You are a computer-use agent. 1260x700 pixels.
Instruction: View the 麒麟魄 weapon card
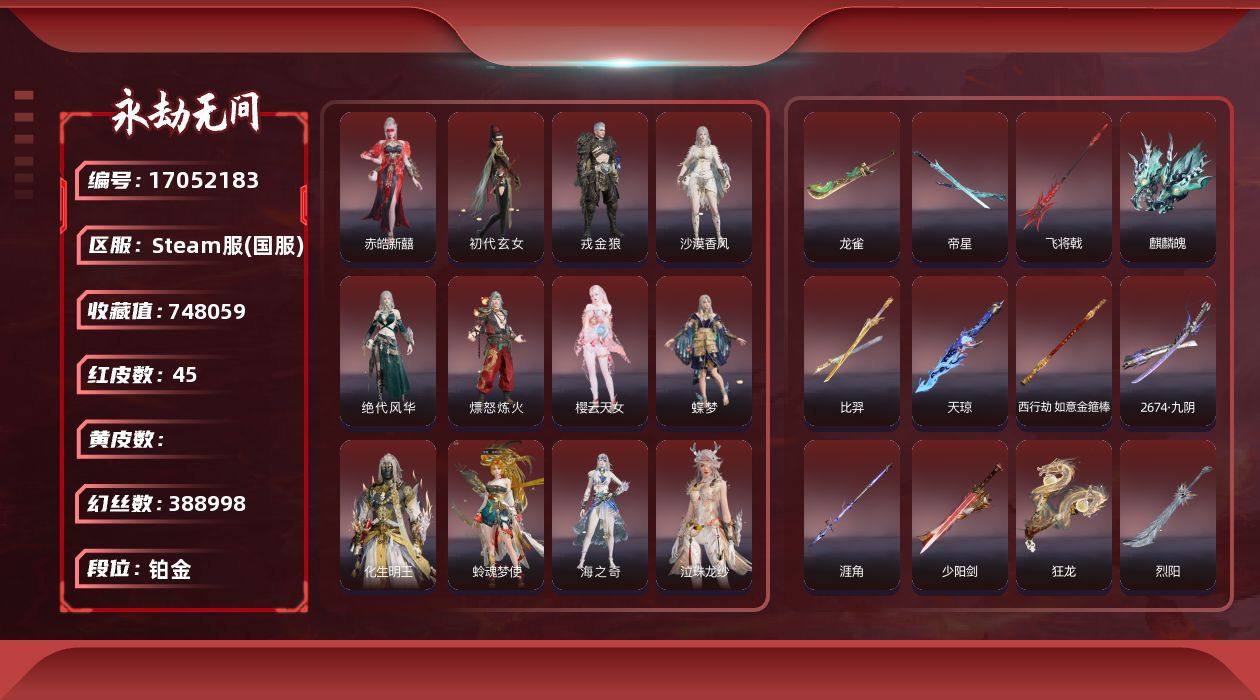tap(1168, 186)
